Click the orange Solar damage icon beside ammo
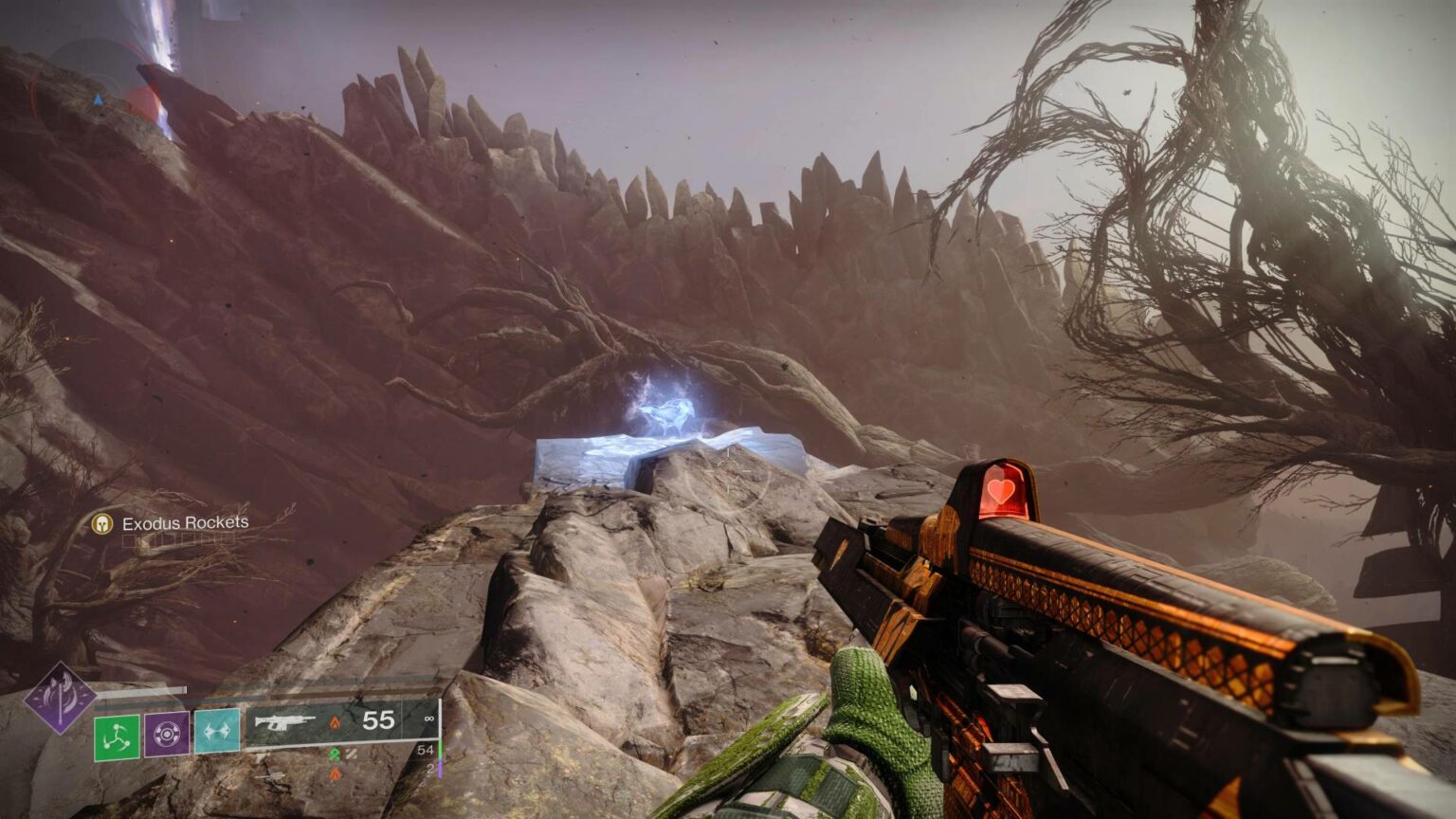 coord(336,721)
